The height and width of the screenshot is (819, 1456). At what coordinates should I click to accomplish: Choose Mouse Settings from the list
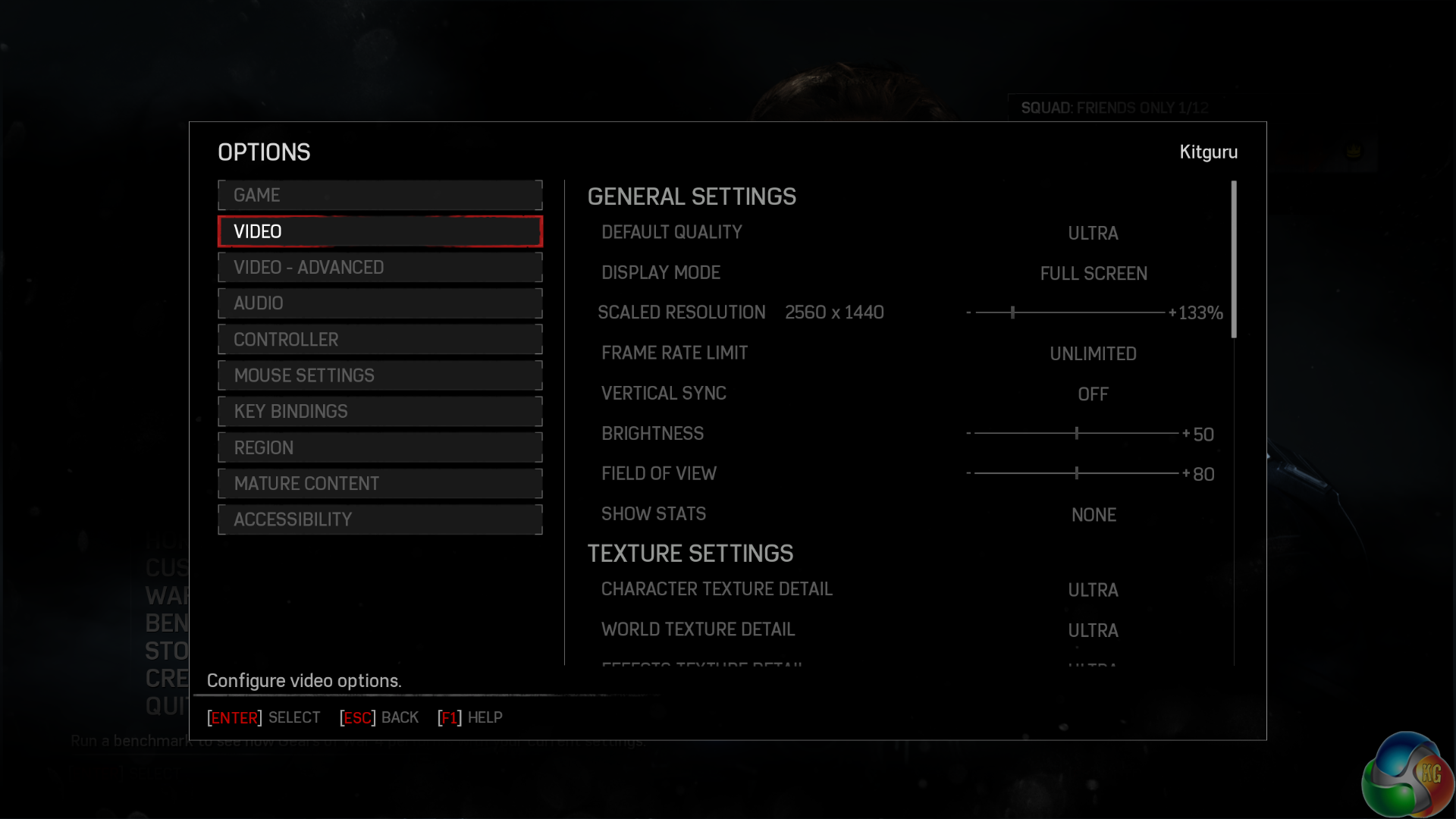(380, 375)
